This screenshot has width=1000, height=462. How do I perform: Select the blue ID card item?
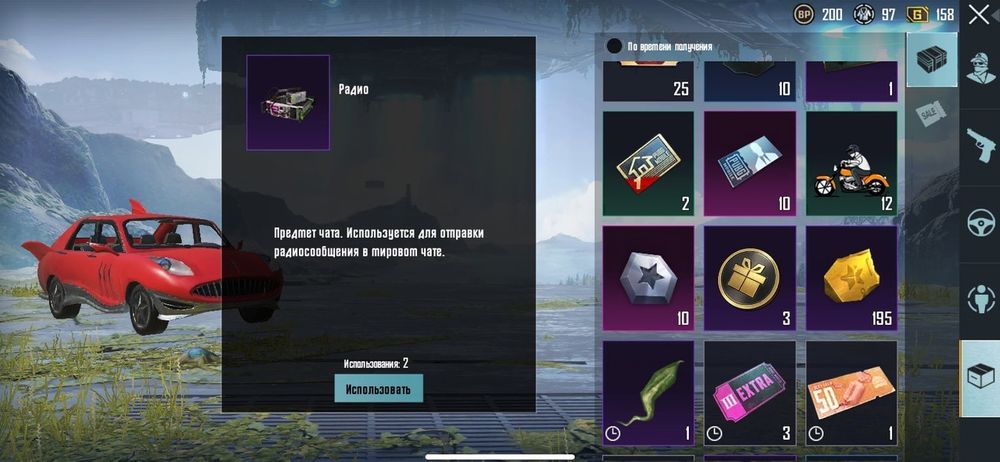[750, 164]
